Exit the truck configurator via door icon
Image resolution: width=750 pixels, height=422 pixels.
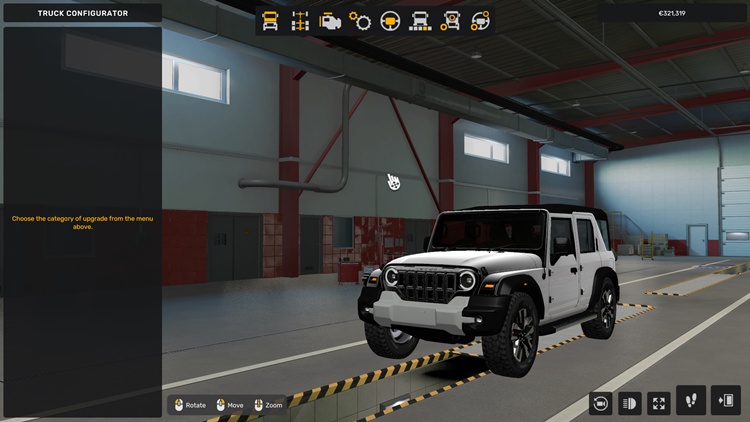(x=725, y=400)
